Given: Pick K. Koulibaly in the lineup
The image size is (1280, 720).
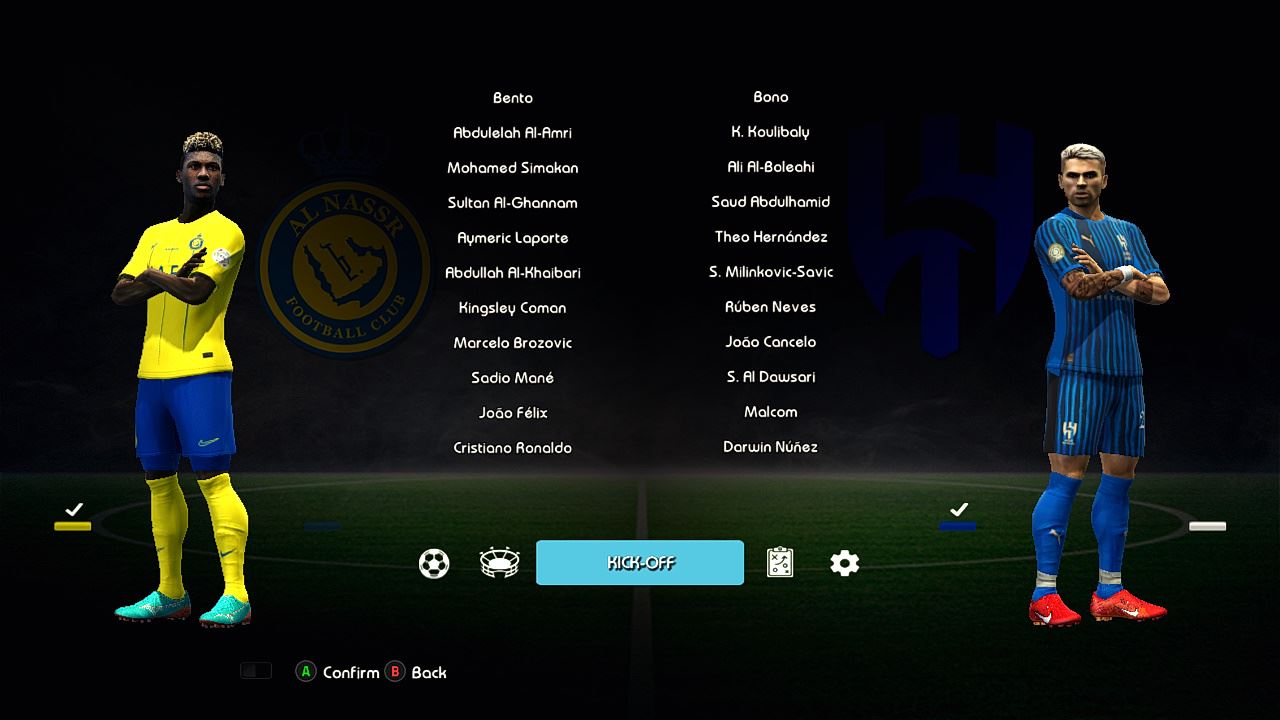Looking at the screenshot, I should [x=770, y=132].
